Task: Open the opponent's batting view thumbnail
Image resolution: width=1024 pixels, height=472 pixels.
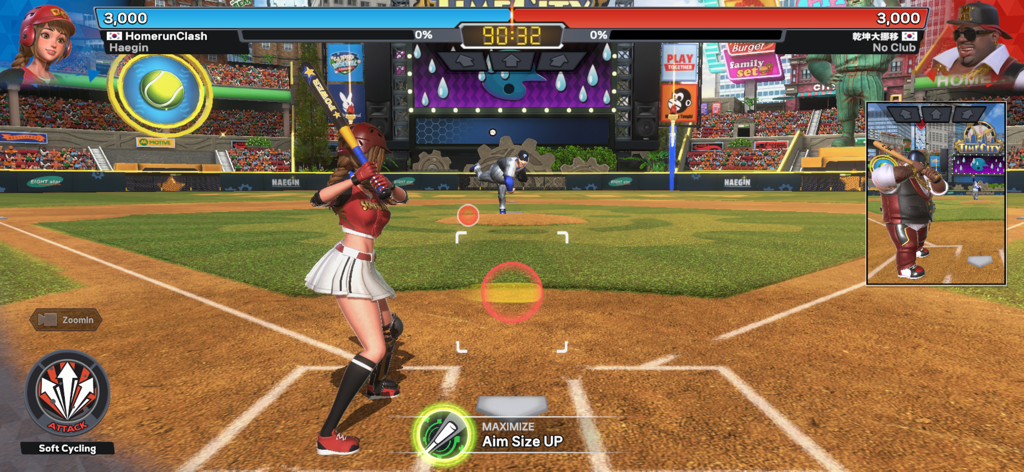Action: point(935,193)
